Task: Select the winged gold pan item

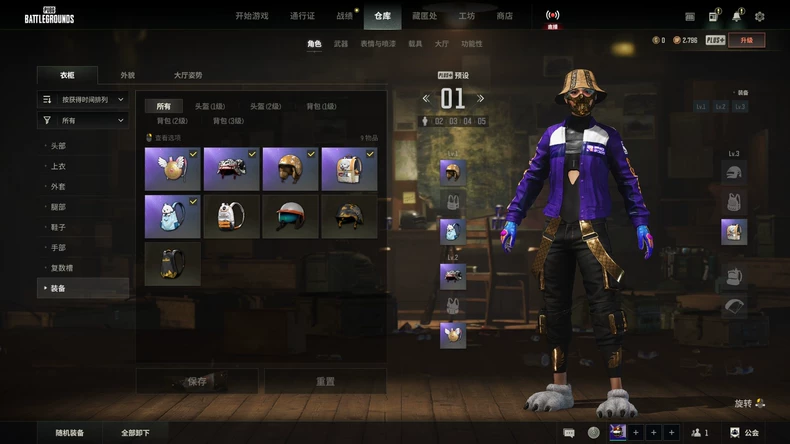Action: [x=172, y=169]
